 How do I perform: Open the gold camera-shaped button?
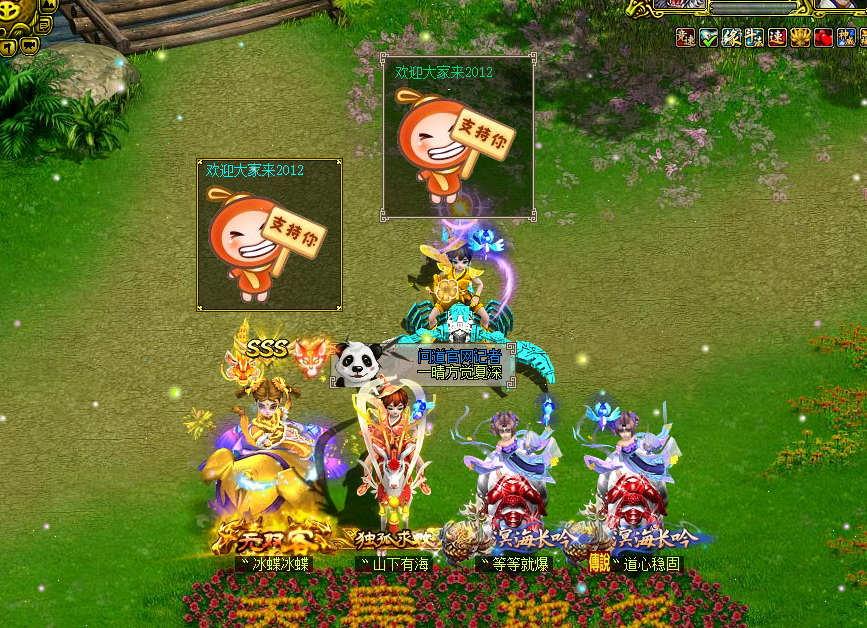(29, 46)
